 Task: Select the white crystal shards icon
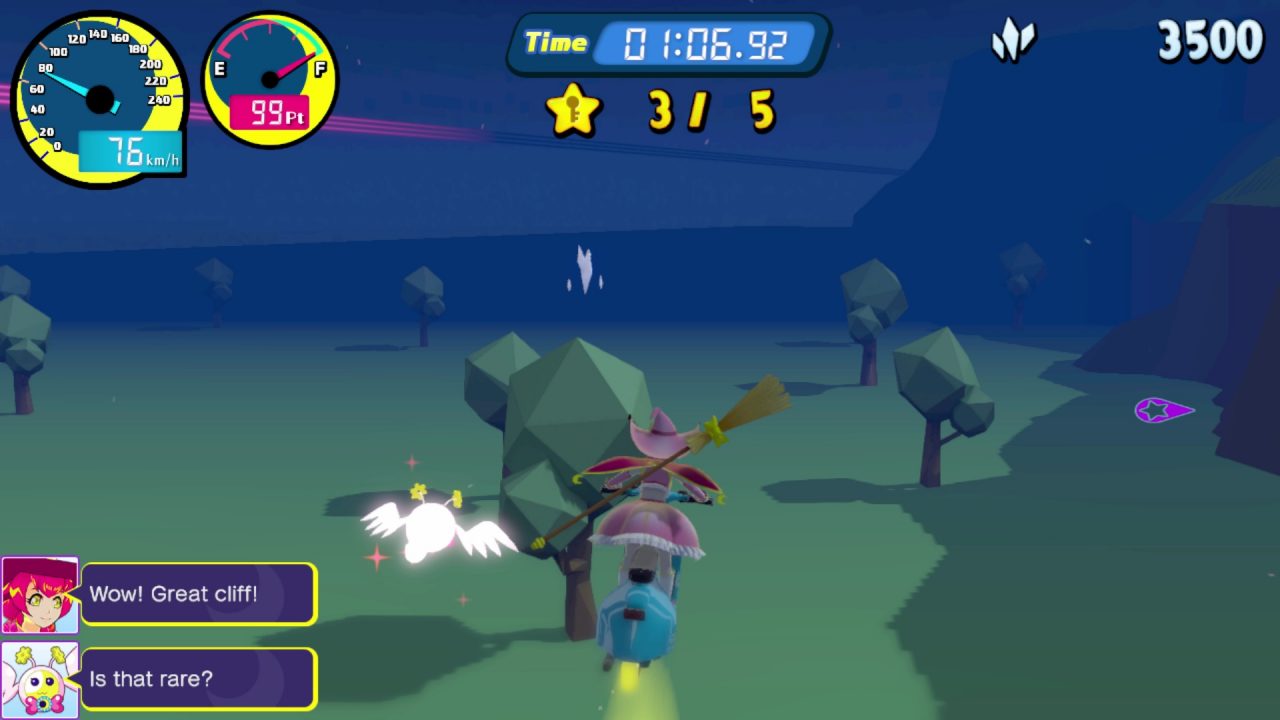pos(1013,42)
